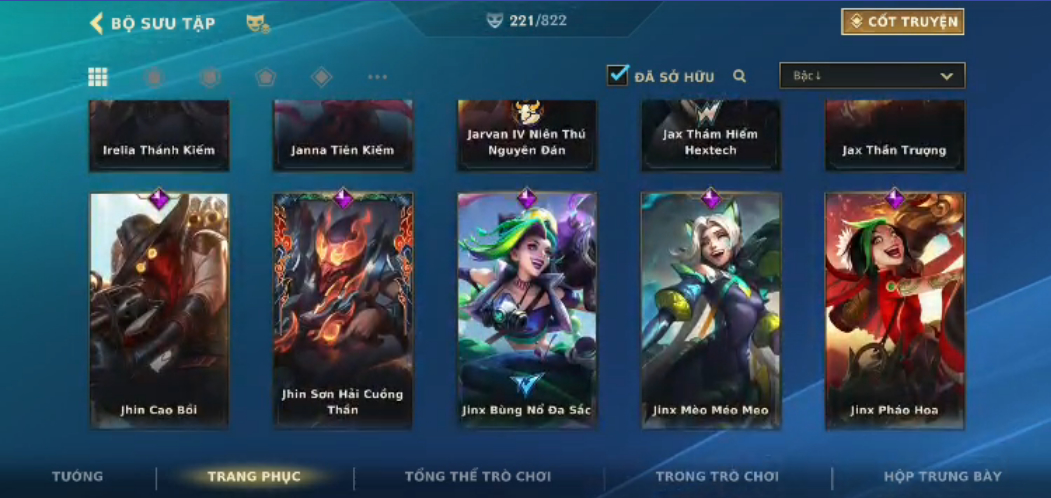Open the Bậc sort dropdown
Image resolution: width=1051 pixels, height=498 pixels.
872,76
